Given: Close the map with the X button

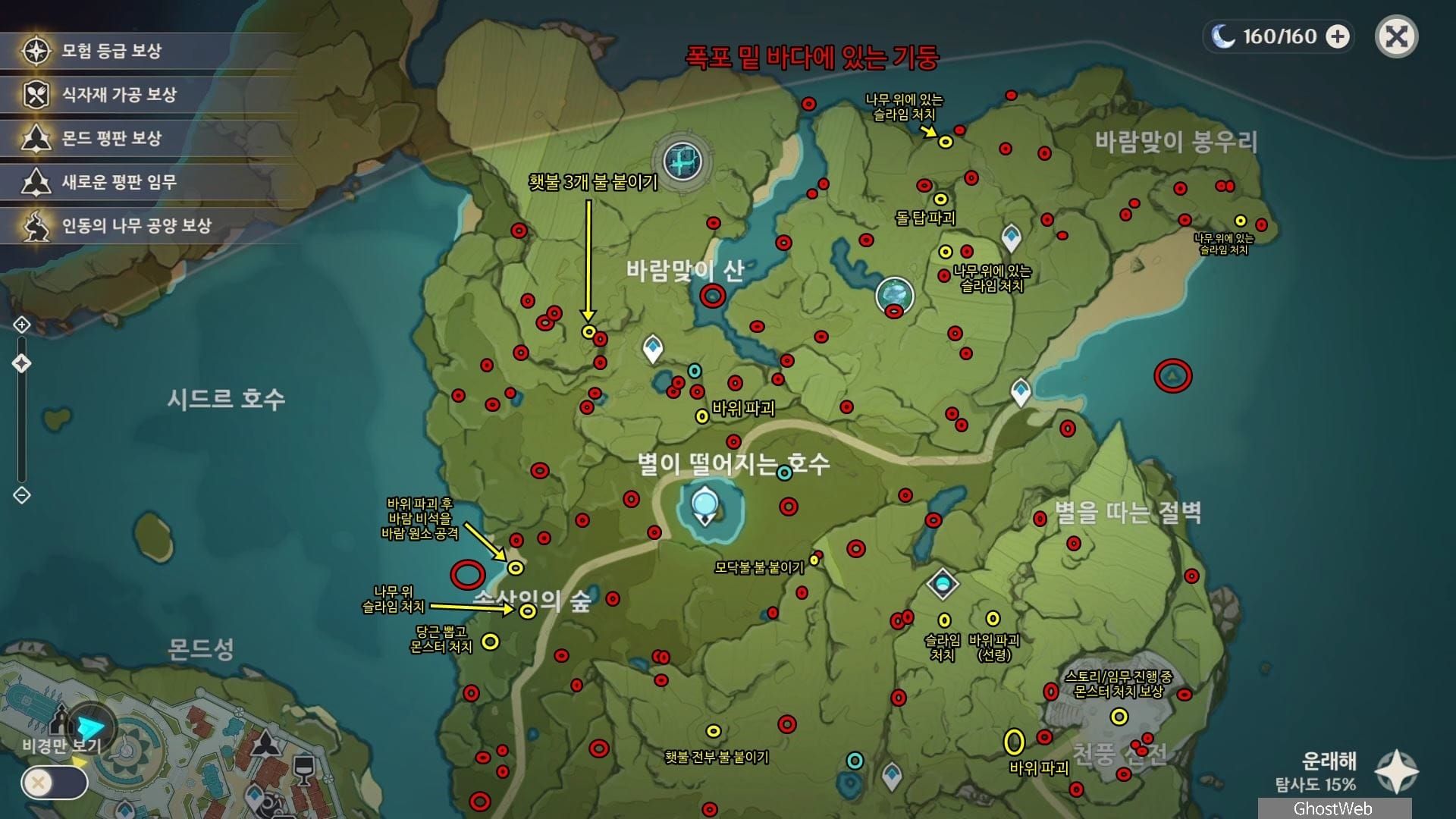Looking at the screenshot, I should [x=1396, y=37].
